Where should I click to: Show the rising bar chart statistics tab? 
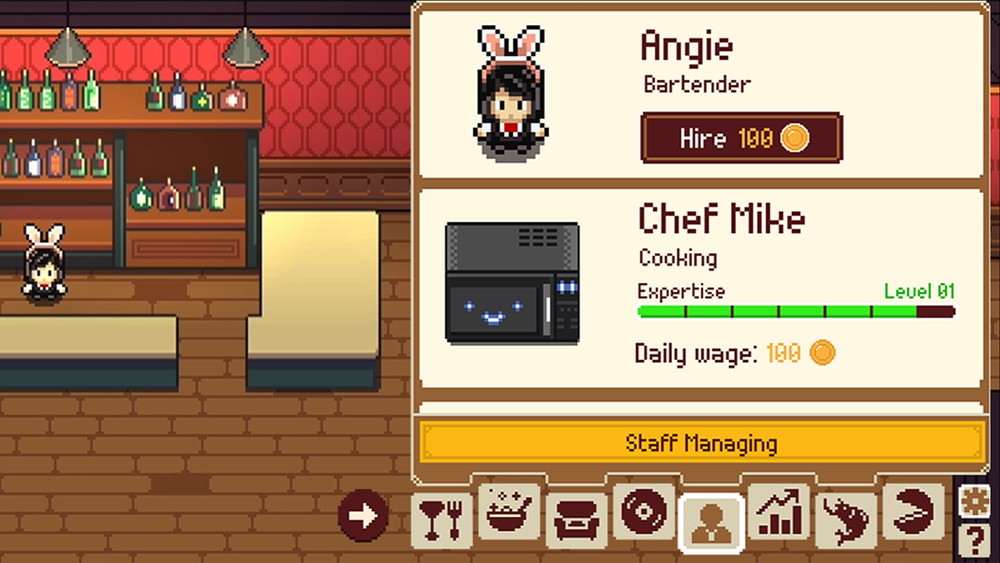[778, 512]
